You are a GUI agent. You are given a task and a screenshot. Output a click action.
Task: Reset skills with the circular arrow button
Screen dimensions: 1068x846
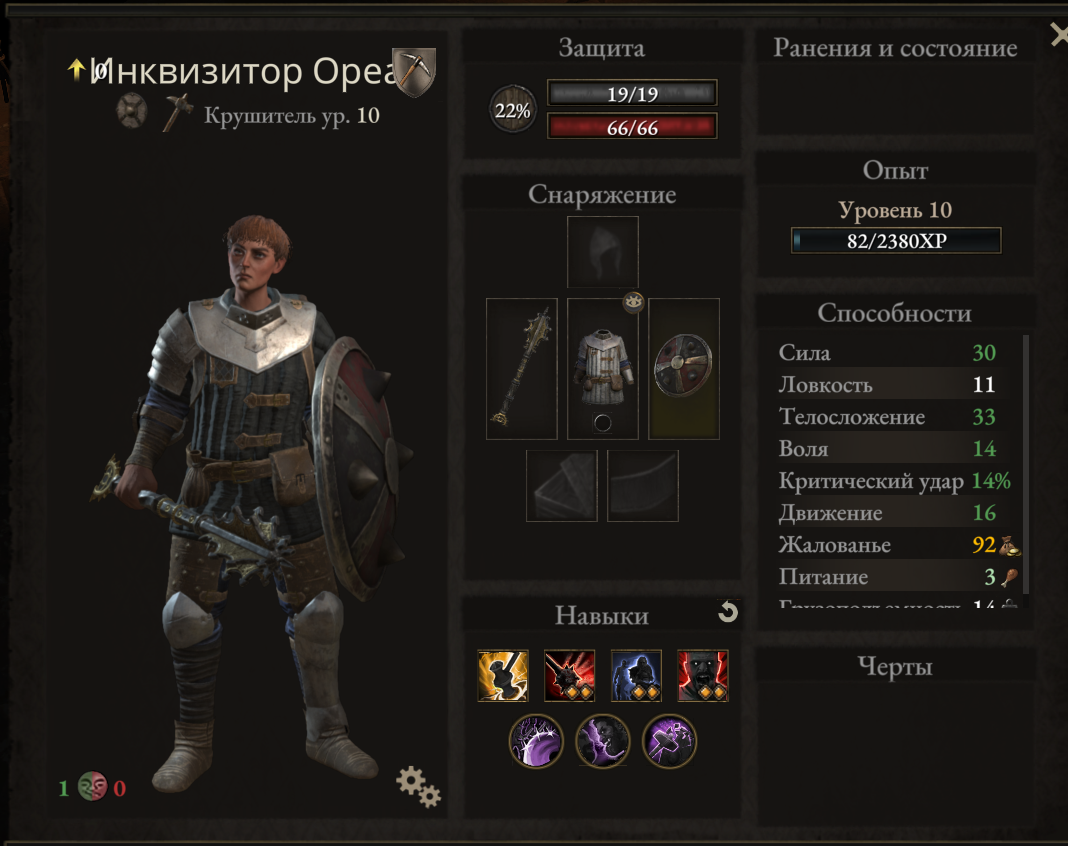coord(728,612)
